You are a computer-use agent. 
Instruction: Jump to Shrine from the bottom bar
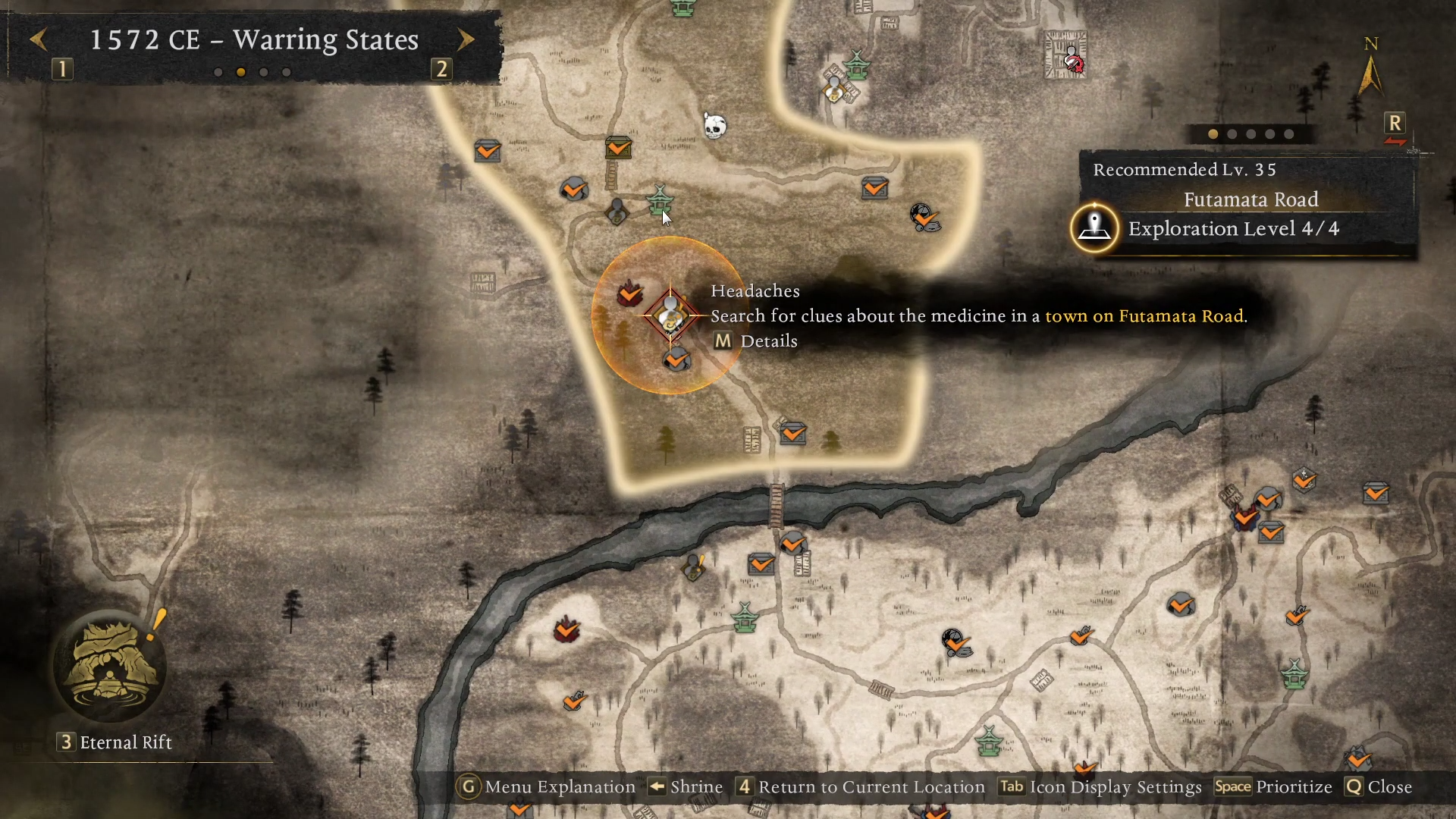tap(686, 787)
